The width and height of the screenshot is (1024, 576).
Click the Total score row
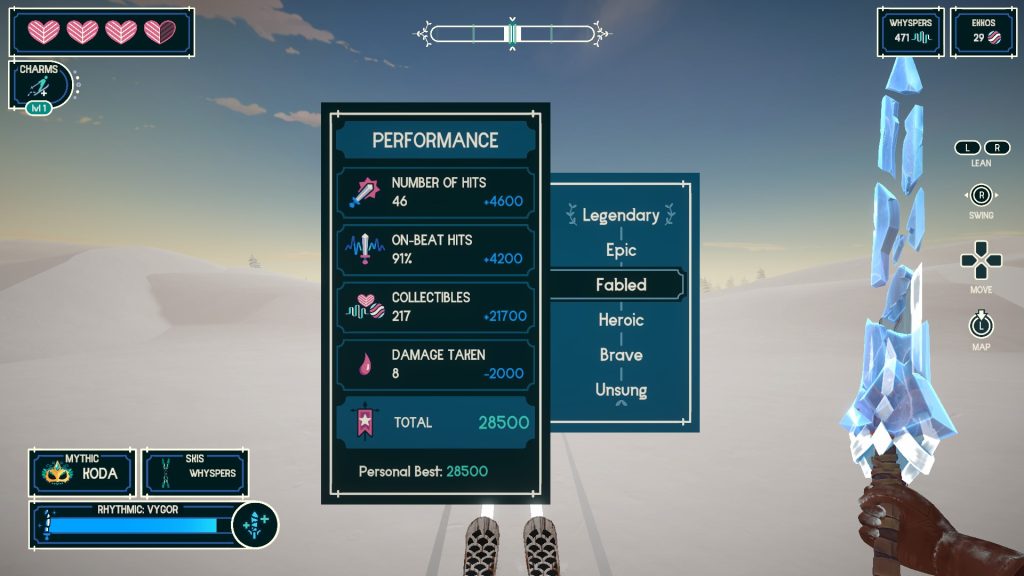point(435,422)
